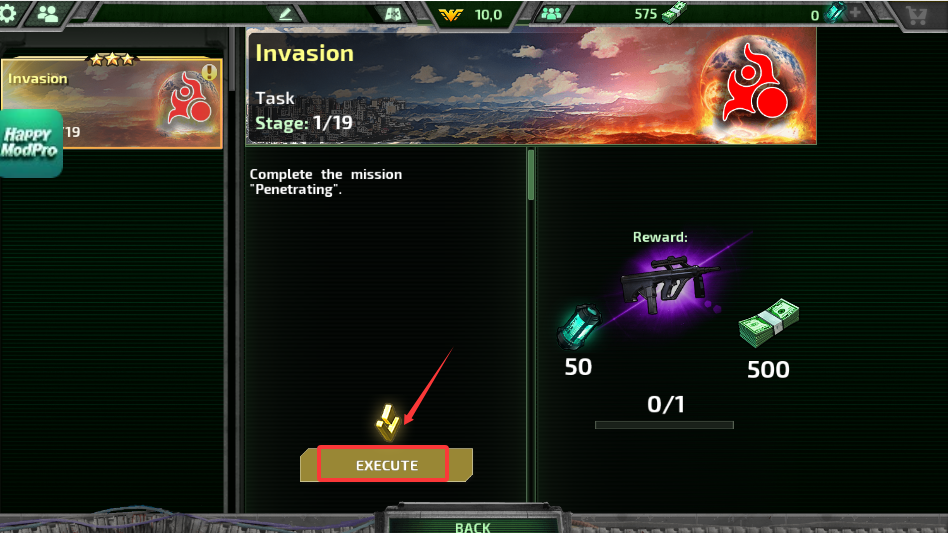Screen dimensions: 948x533
Task: Select the Invasion task card
Action: tap(110, 102)
